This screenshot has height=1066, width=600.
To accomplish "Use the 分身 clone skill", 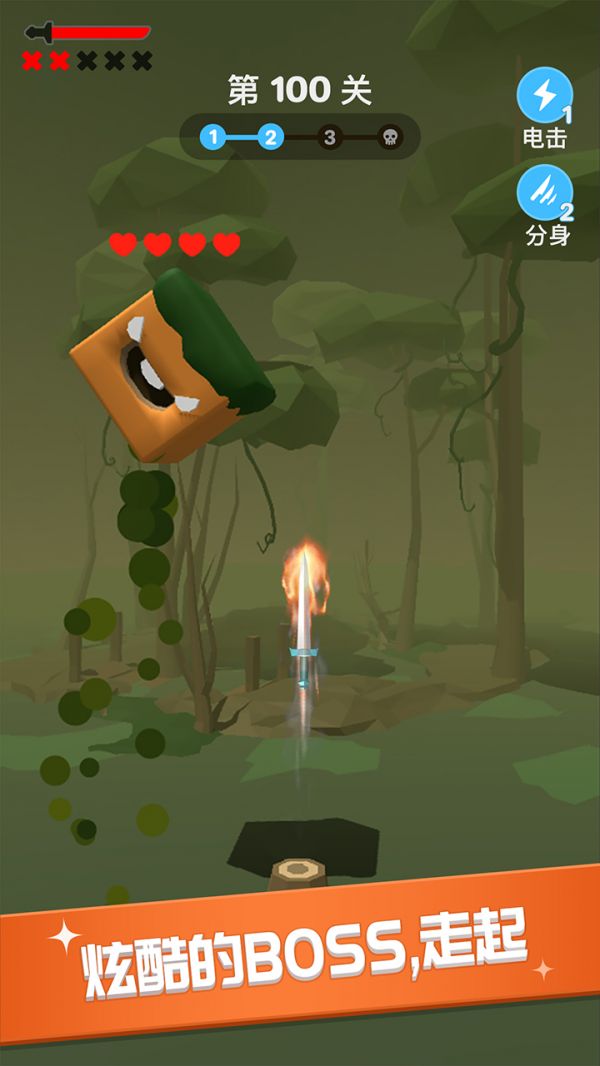I will [544, 192].
